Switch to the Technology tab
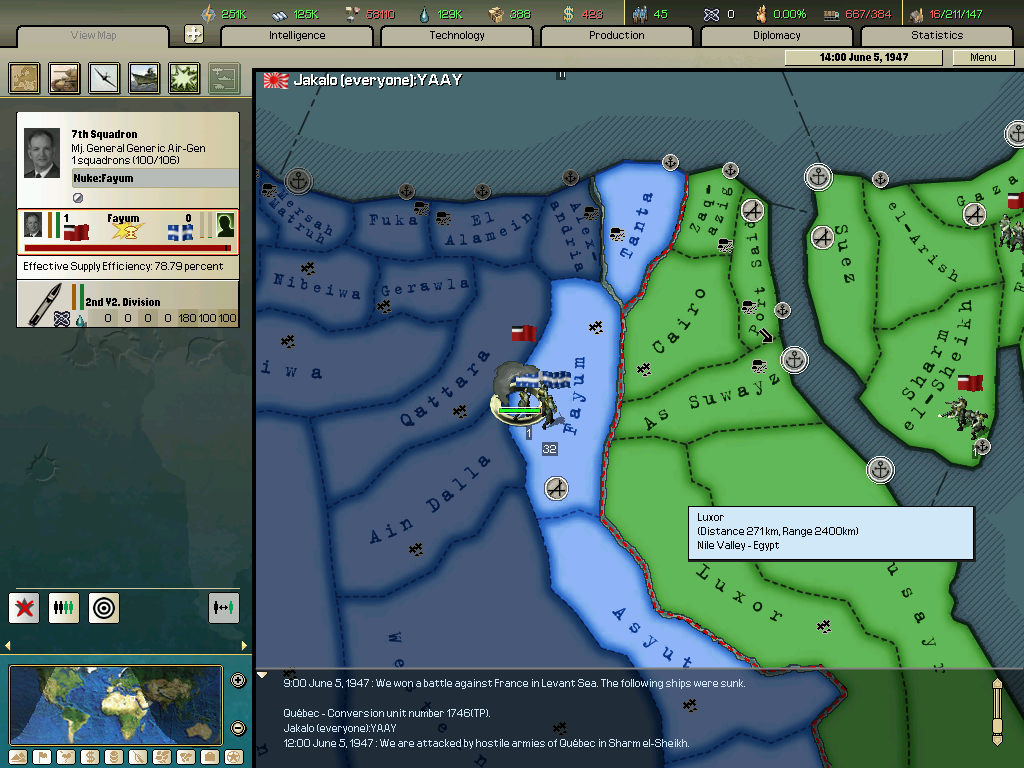 [x=457, y=36]
